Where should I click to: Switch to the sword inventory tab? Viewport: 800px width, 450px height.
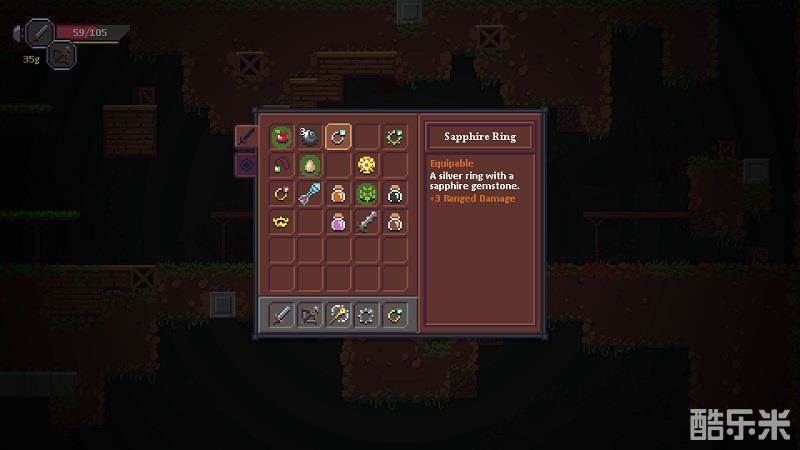point(245,137)
